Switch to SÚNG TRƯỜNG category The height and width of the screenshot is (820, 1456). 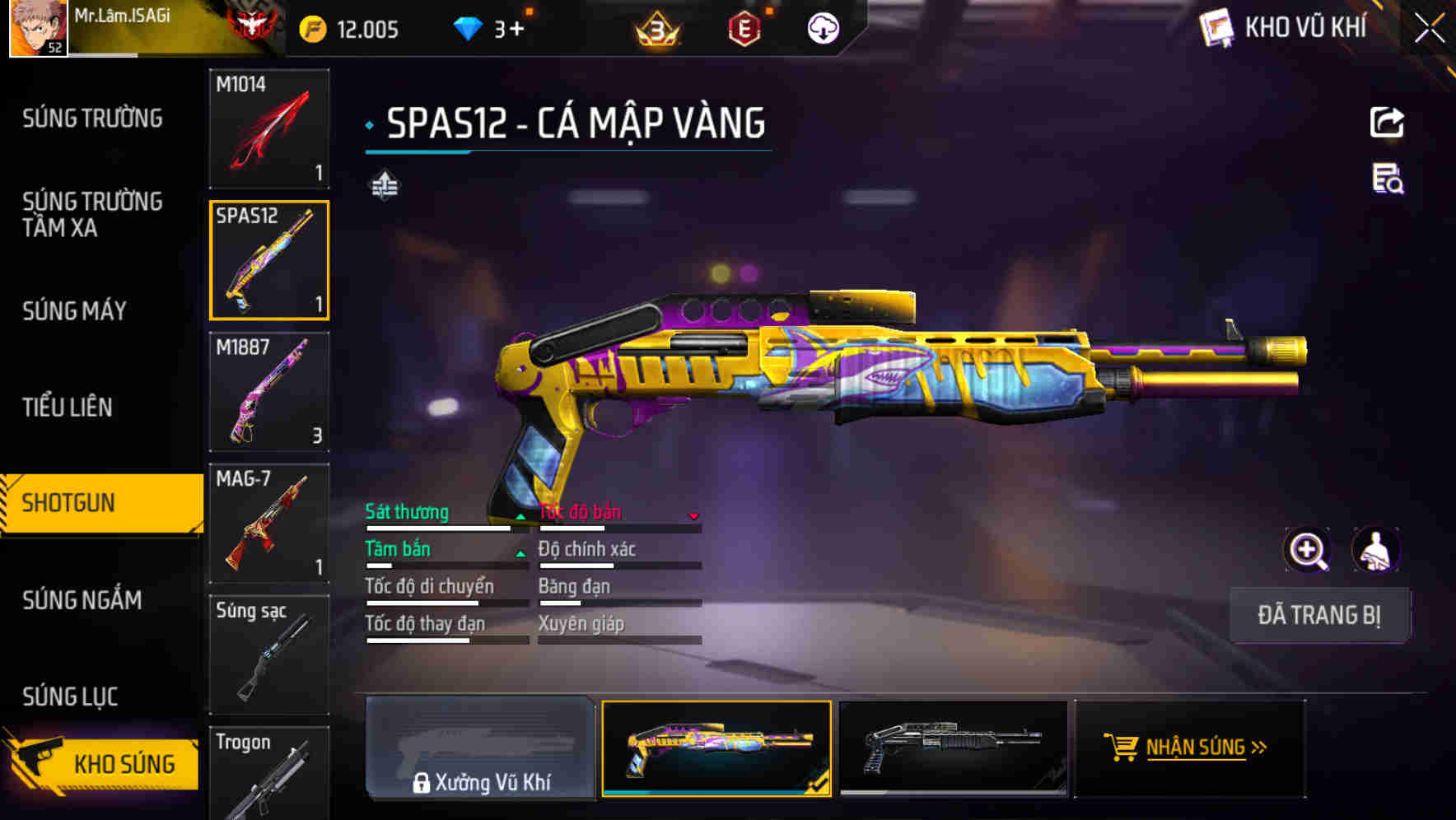(x=92, y=119)
